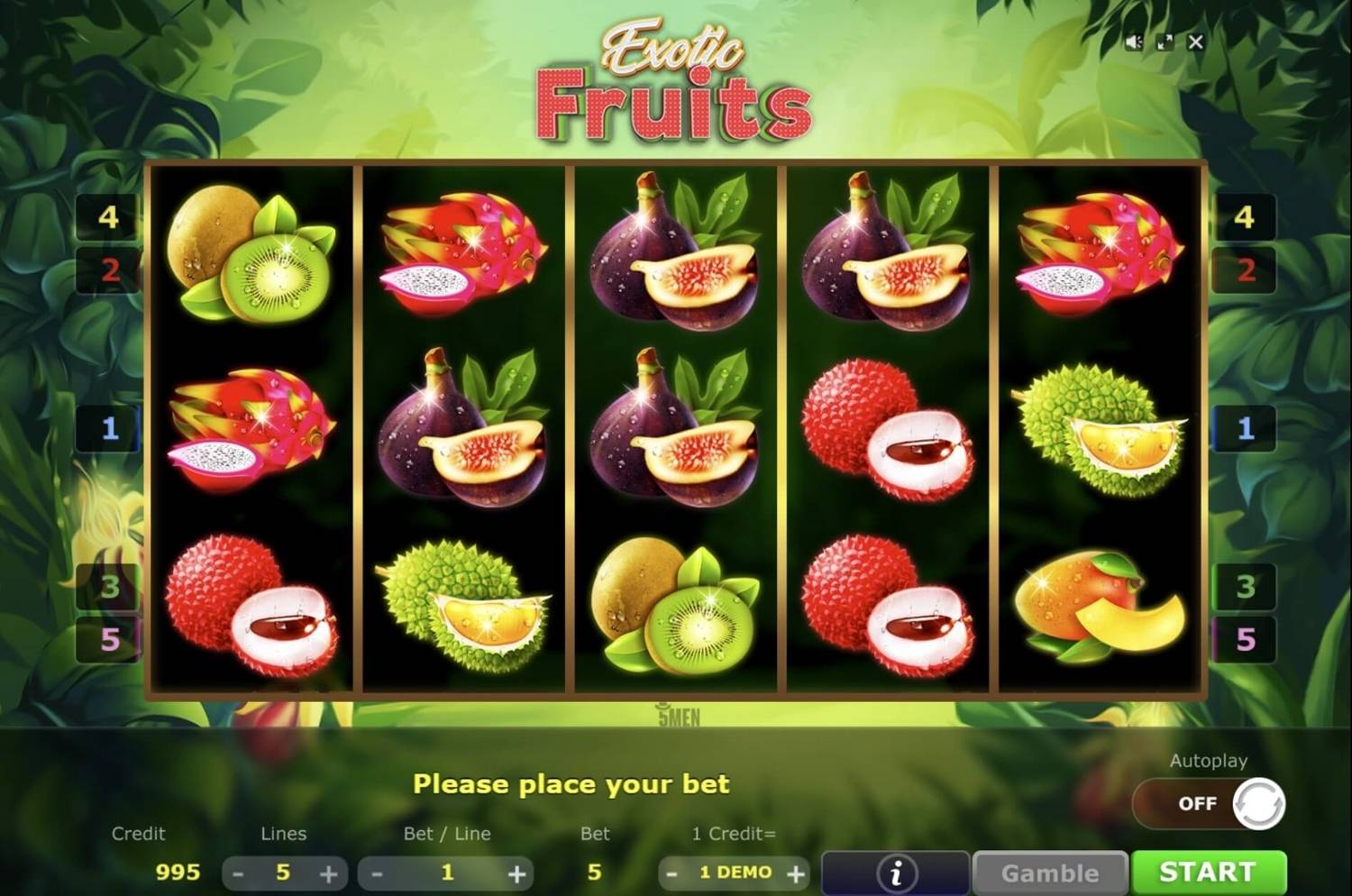This screenshot has height=896, width=1352.
Task: Close the game with the X button
Action: (1195, 41)
